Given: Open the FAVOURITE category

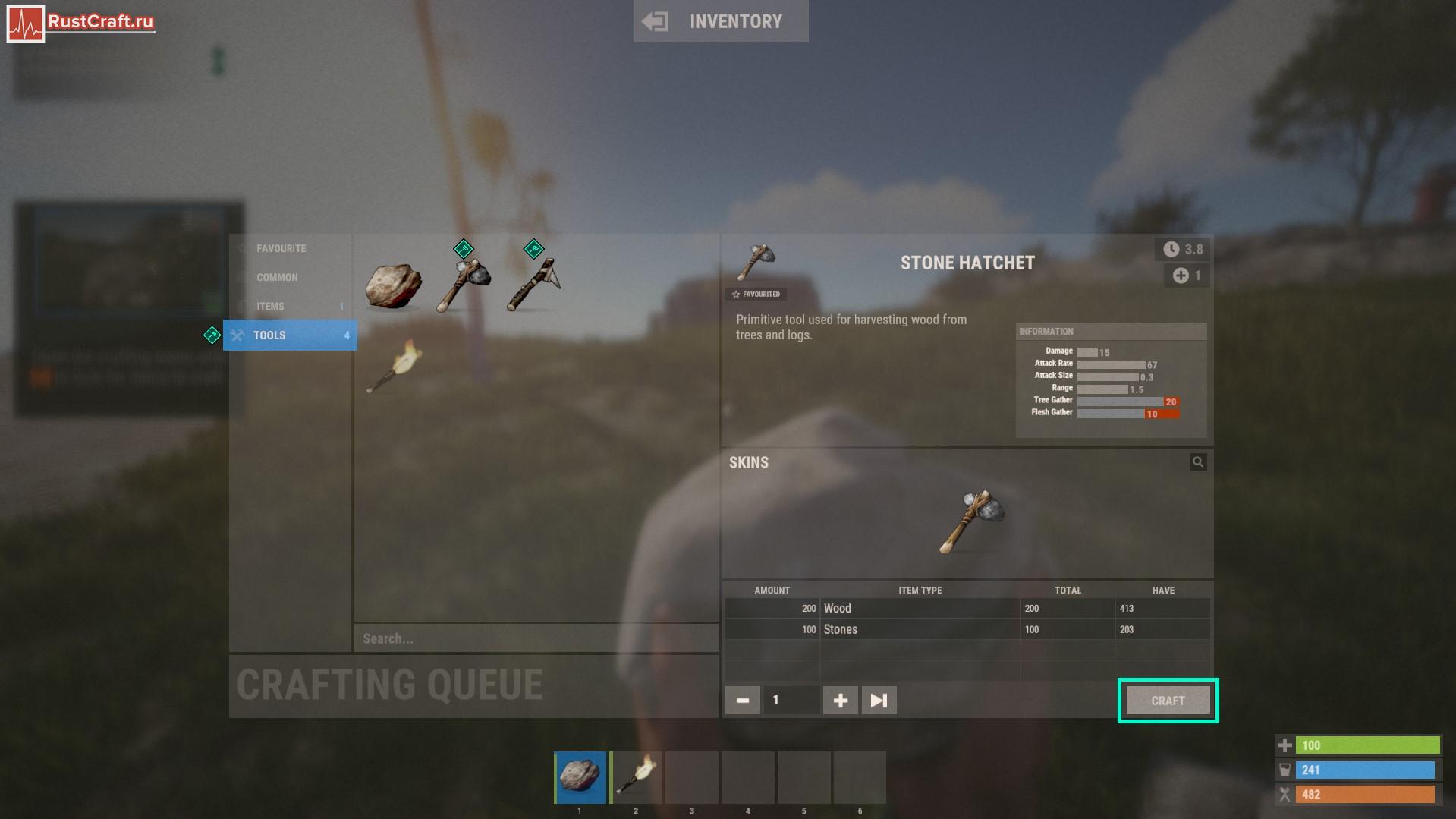Looking at the screenshot, I should (281, 248).
